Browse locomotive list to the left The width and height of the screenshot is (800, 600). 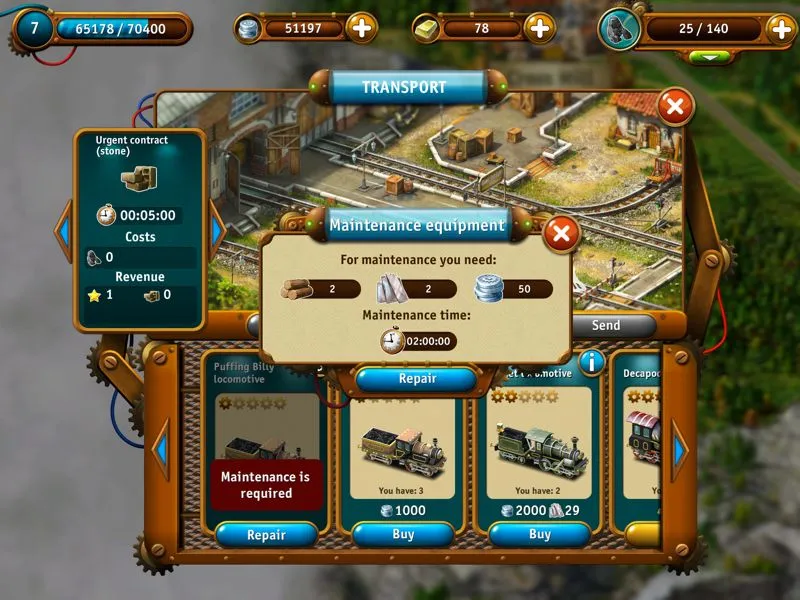(160, 450)
